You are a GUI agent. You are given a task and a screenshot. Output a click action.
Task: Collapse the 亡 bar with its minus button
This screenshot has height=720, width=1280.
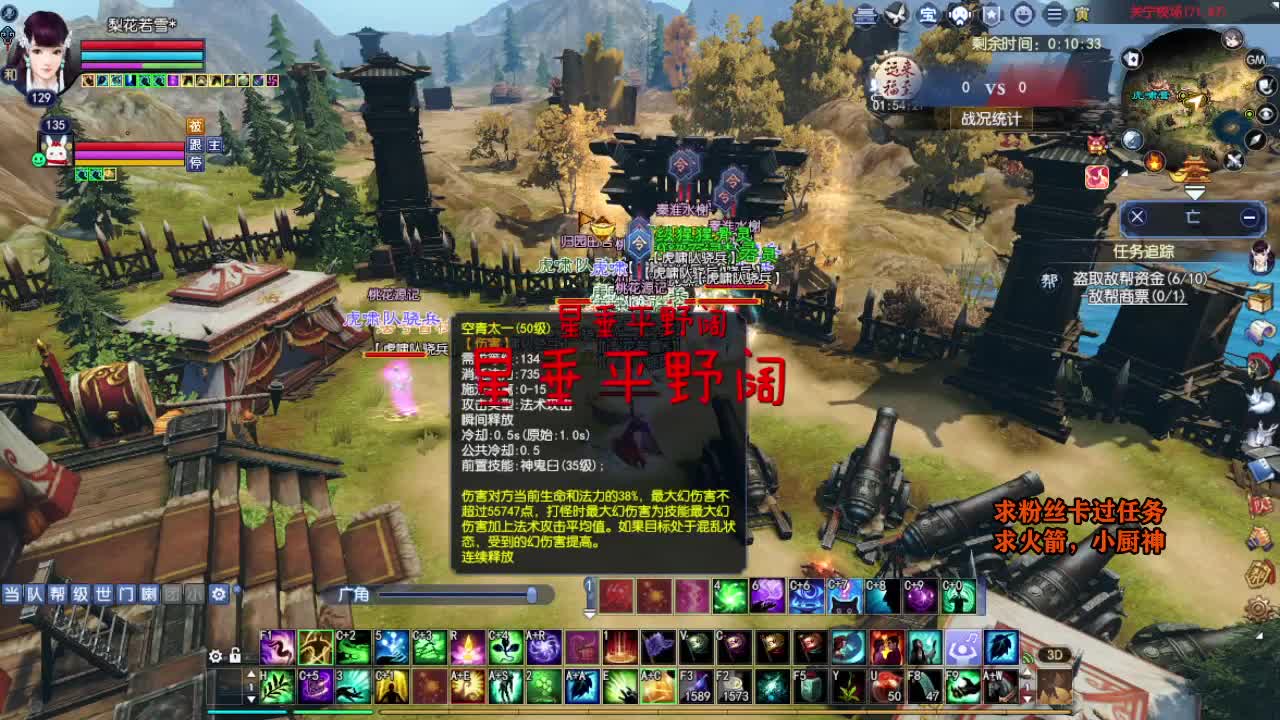tap(1250, 215)
